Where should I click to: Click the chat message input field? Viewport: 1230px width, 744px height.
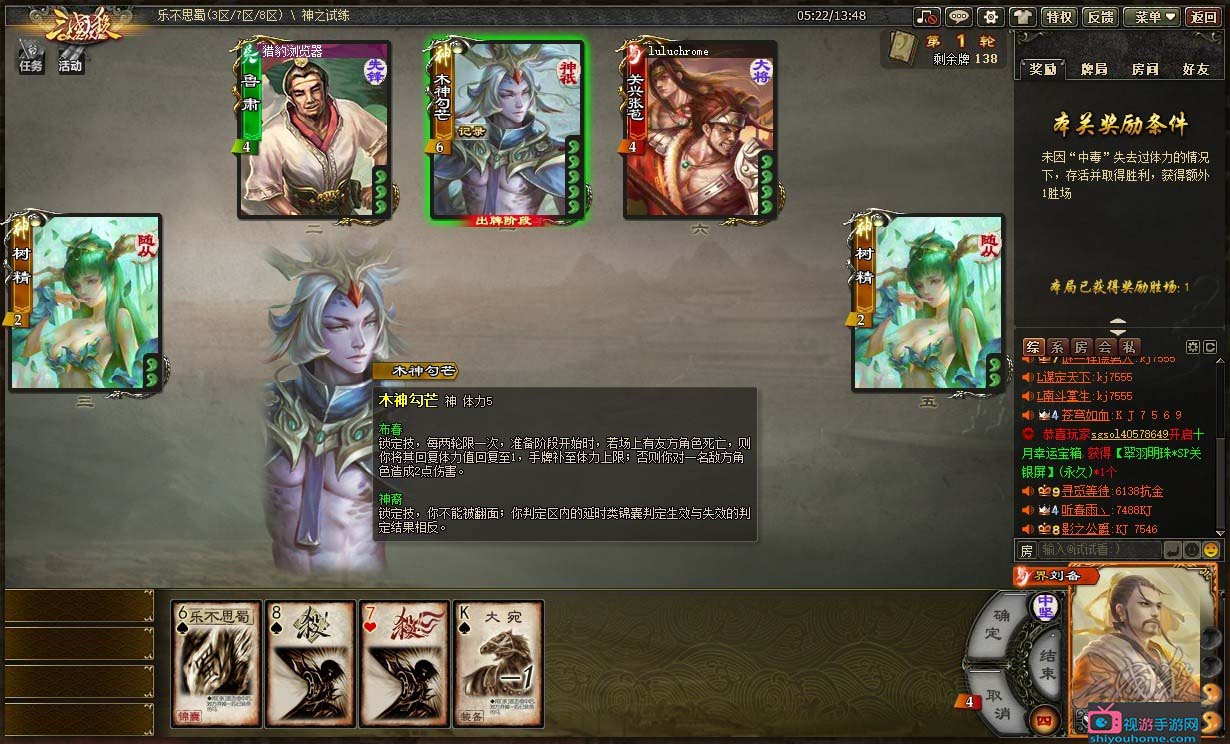point(1099,550)
